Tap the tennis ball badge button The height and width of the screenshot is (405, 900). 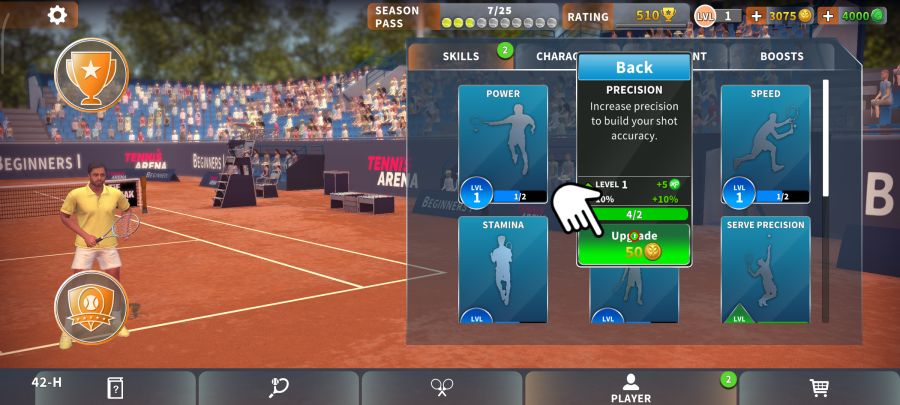(91, 307)
